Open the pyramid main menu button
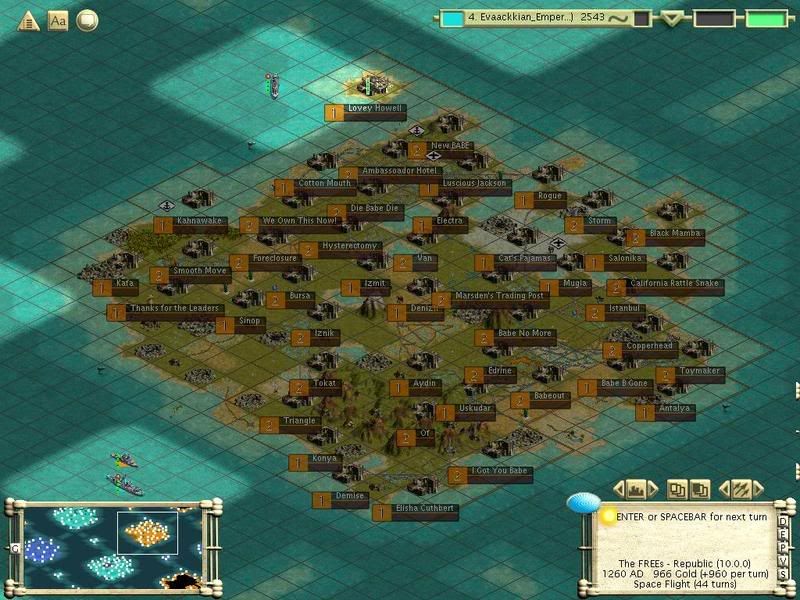 tap(29, 20)
